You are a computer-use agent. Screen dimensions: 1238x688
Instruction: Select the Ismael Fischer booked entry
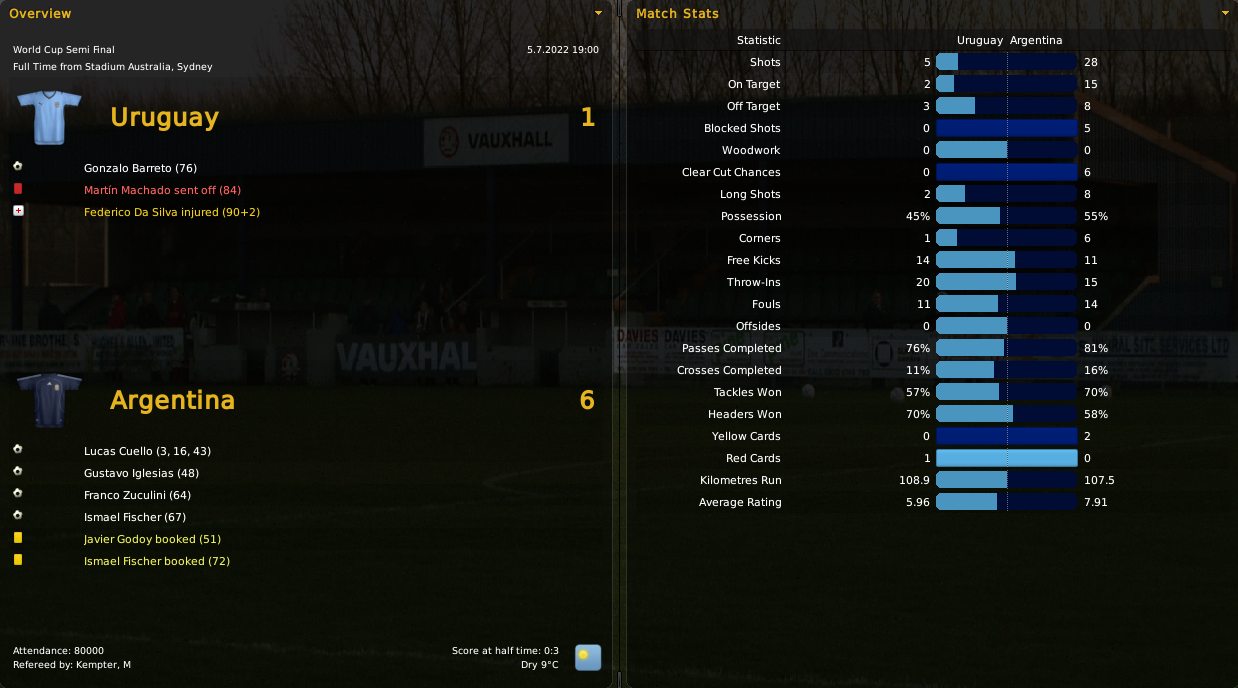[157, 561]
